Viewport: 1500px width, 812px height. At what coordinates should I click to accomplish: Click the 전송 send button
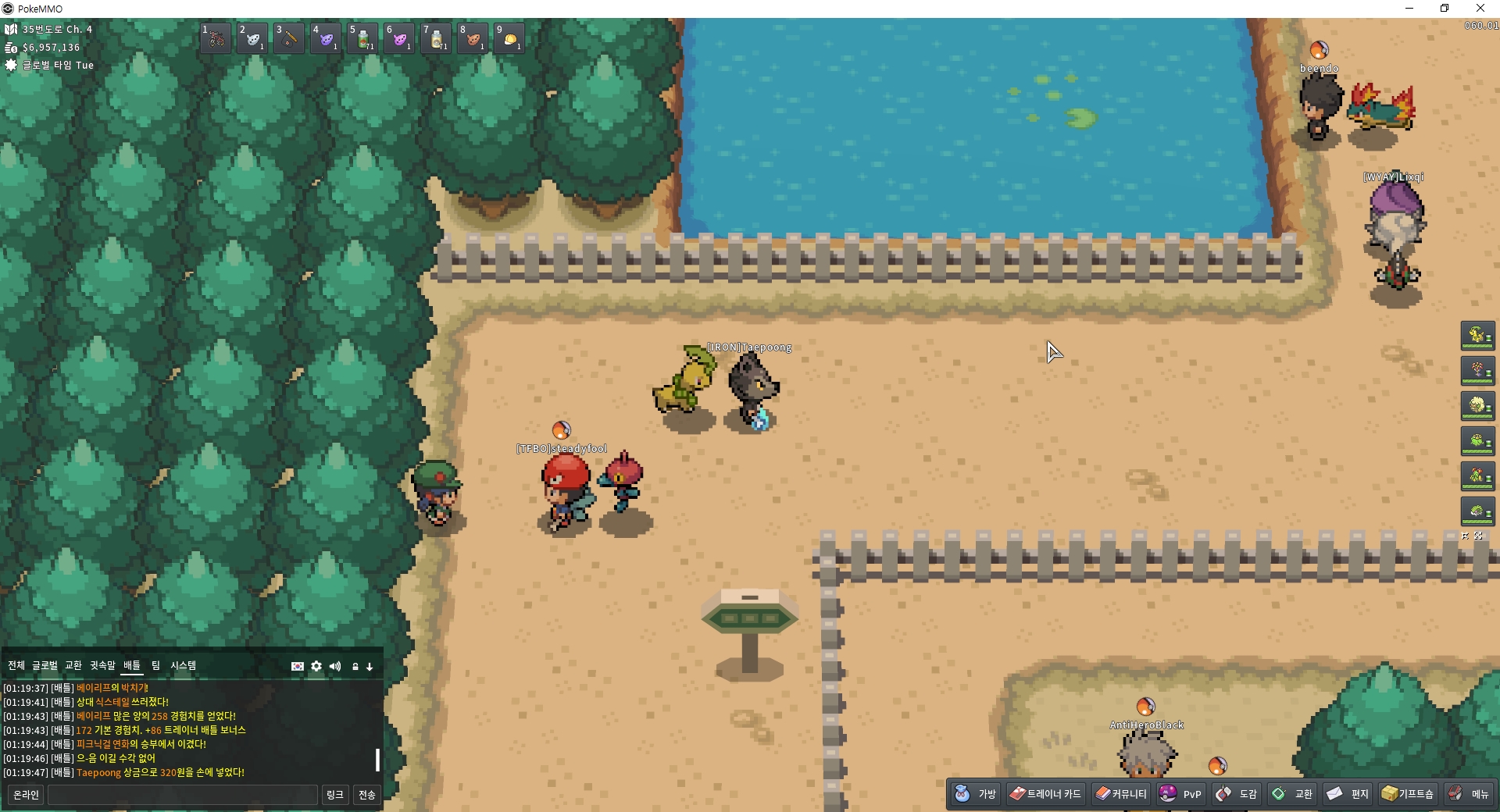click(367, 795)
